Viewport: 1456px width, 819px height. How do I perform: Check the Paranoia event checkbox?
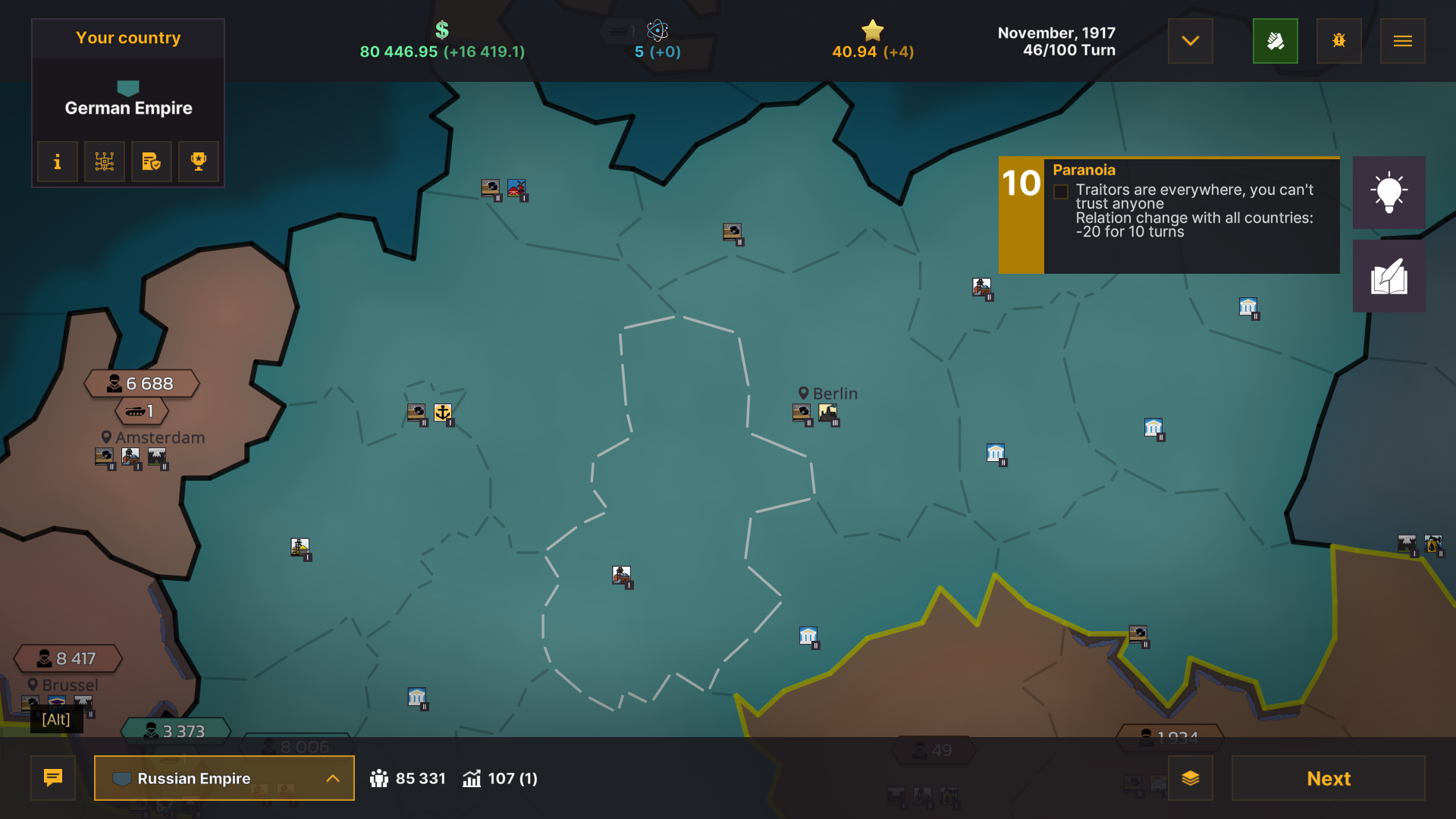(1059, 193)
